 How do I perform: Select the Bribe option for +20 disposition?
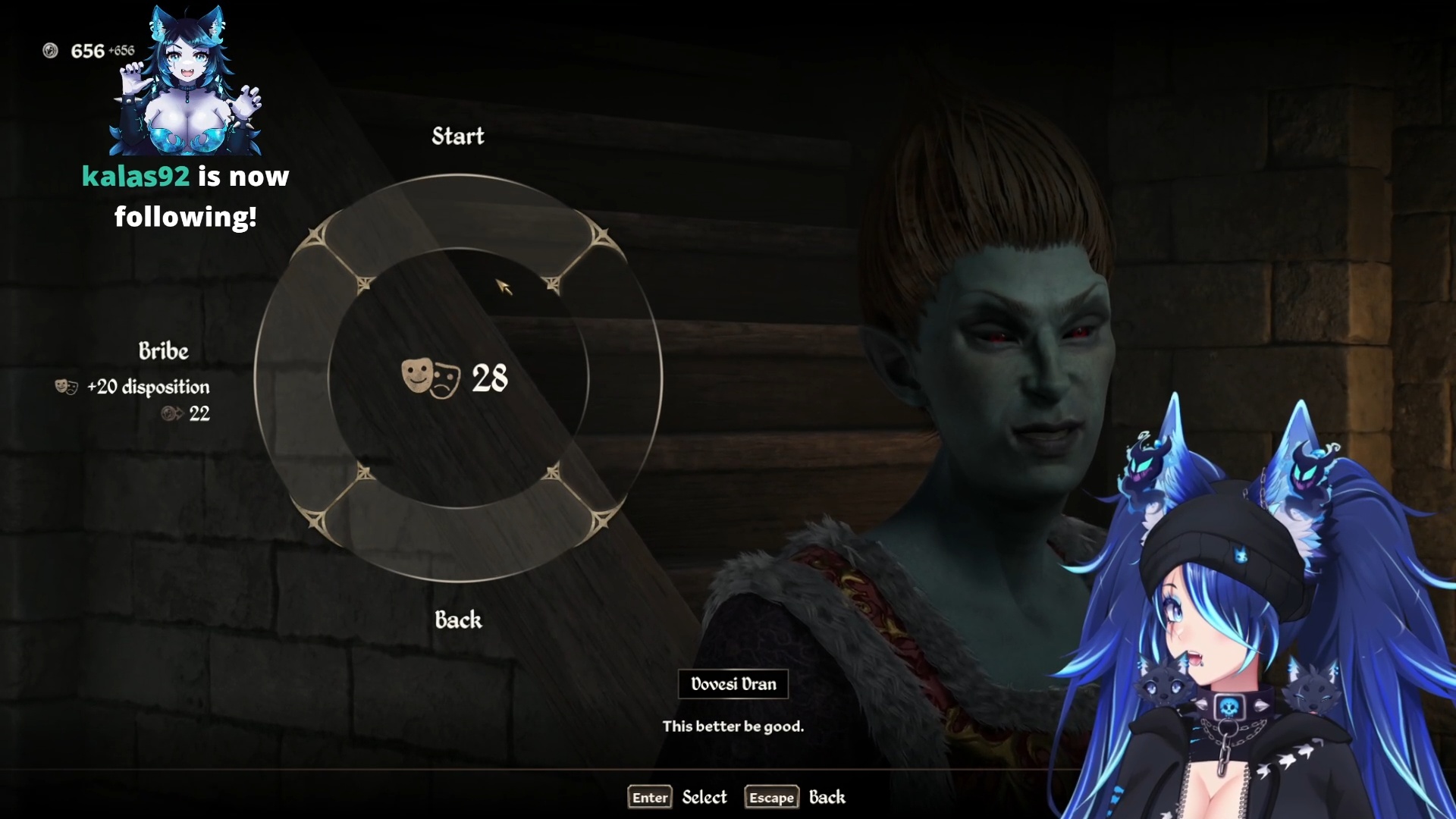tap(163, 351)
